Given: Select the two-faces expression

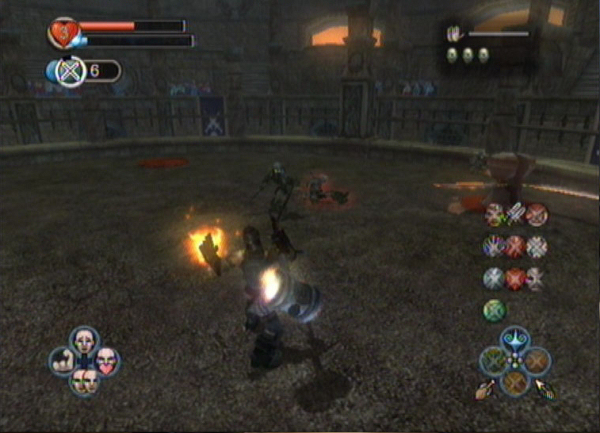Looking at the screenshot, I should pos(84,379).
